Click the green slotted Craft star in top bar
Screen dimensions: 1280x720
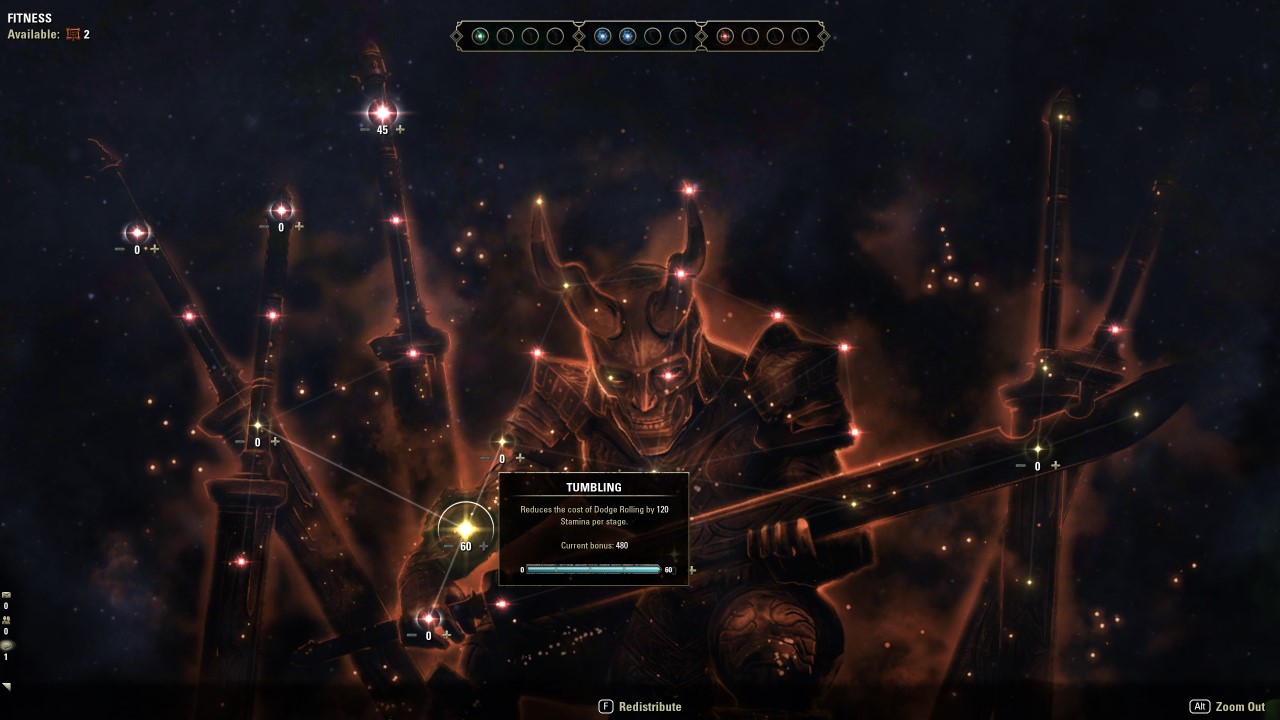(x=480, y=35)
